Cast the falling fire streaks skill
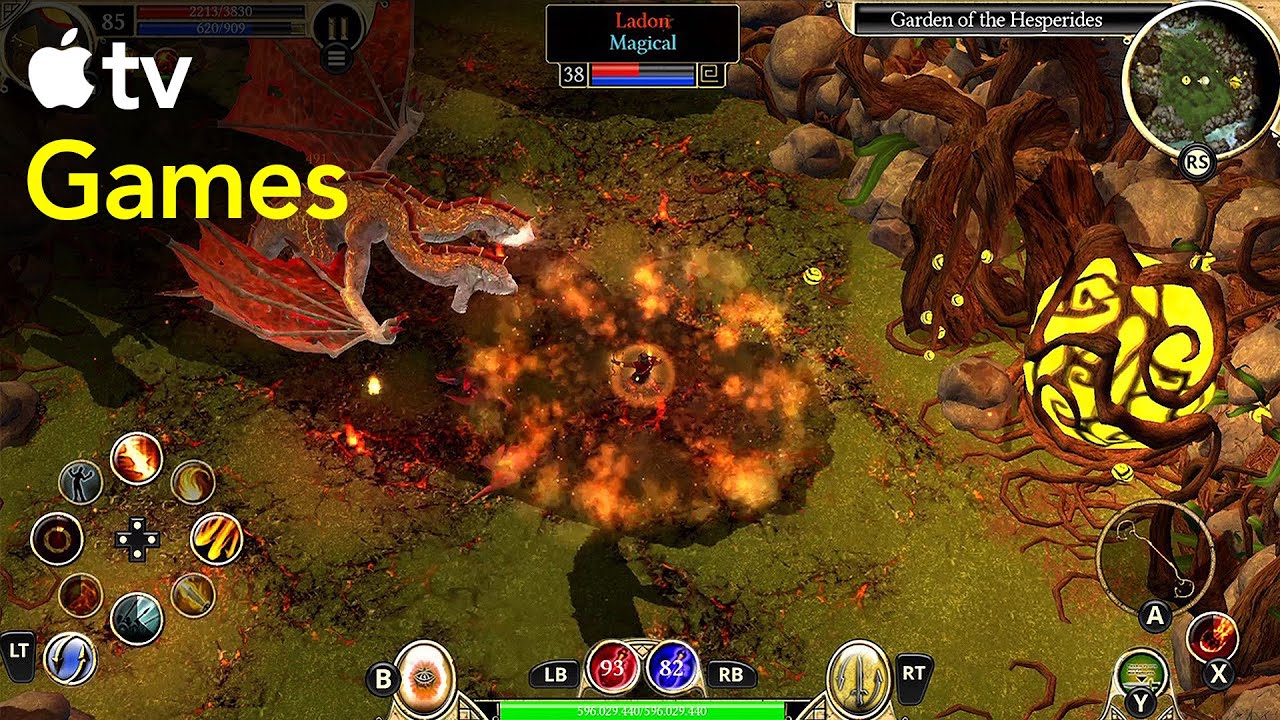This screenshot has width=1280, height=720. pyautogui.click(x=216, y=539)
